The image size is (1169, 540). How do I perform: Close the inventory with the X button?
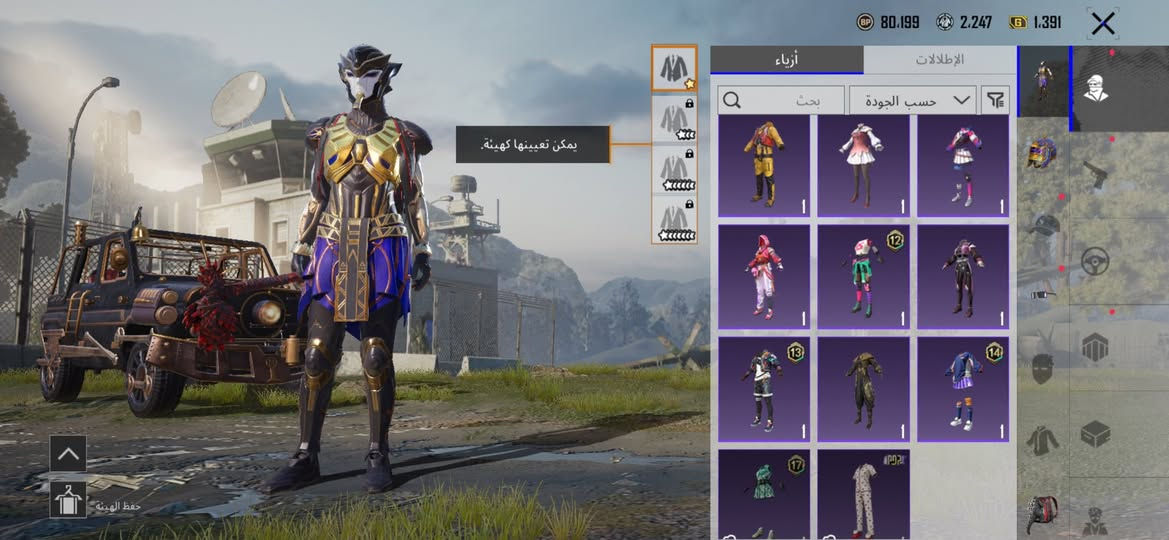pyautogui.click(x=1102, y=23)
